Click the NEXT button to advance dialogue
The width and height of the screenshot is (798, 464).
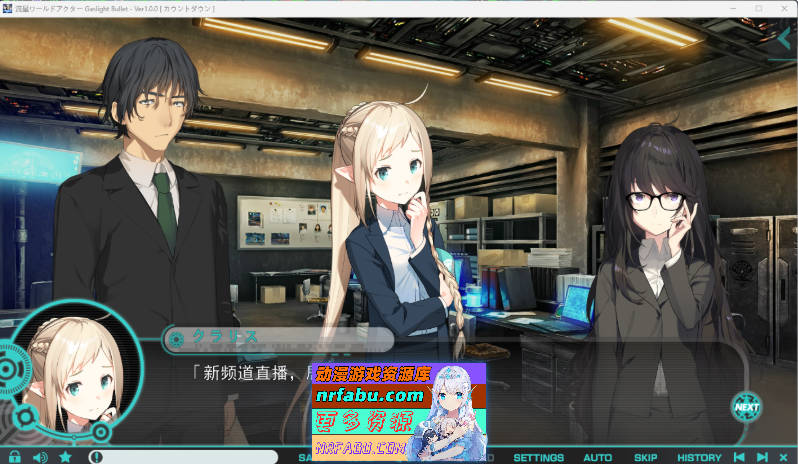[x=746, y=406]
